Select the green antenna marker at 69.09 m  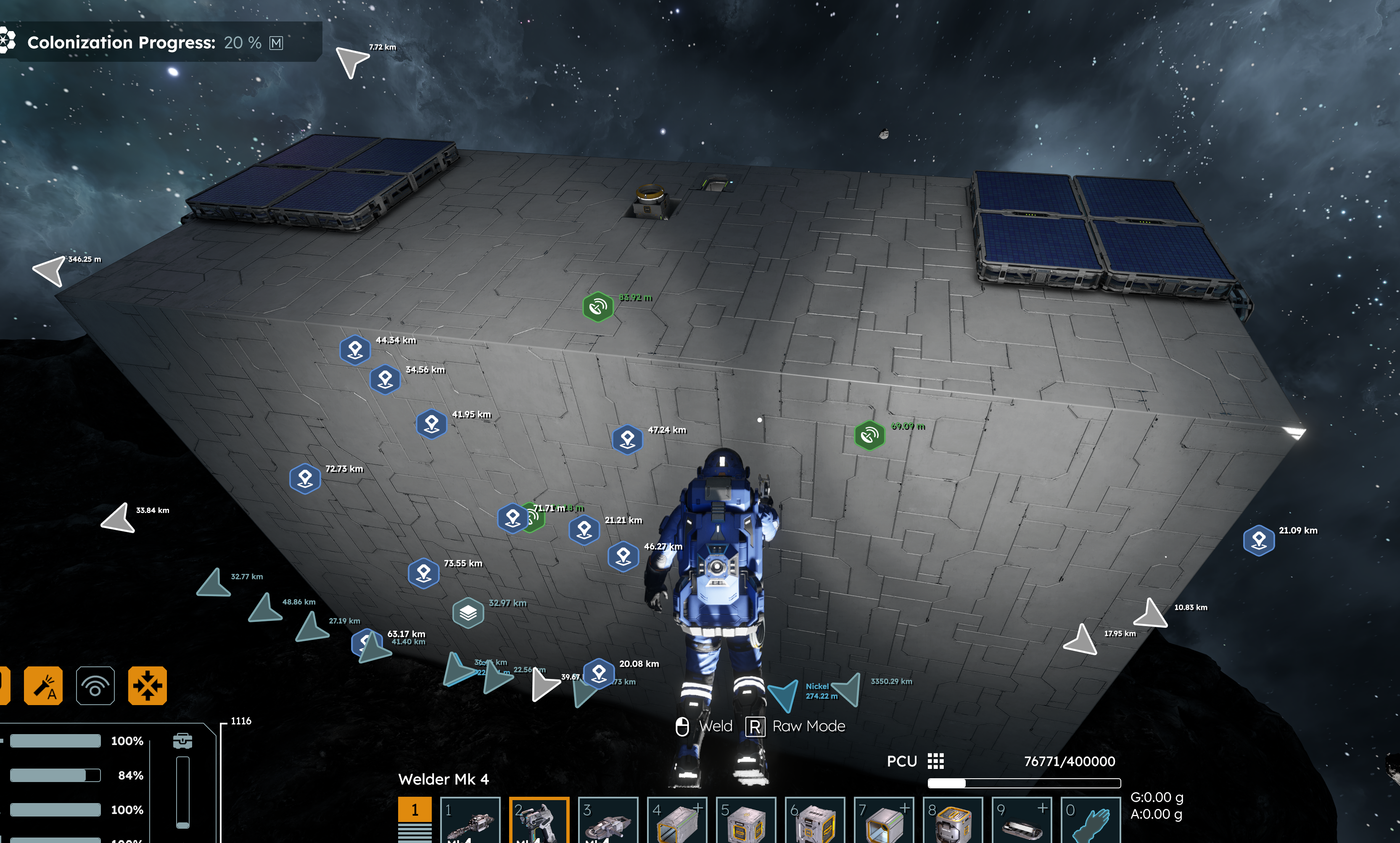tap(869, 436)
